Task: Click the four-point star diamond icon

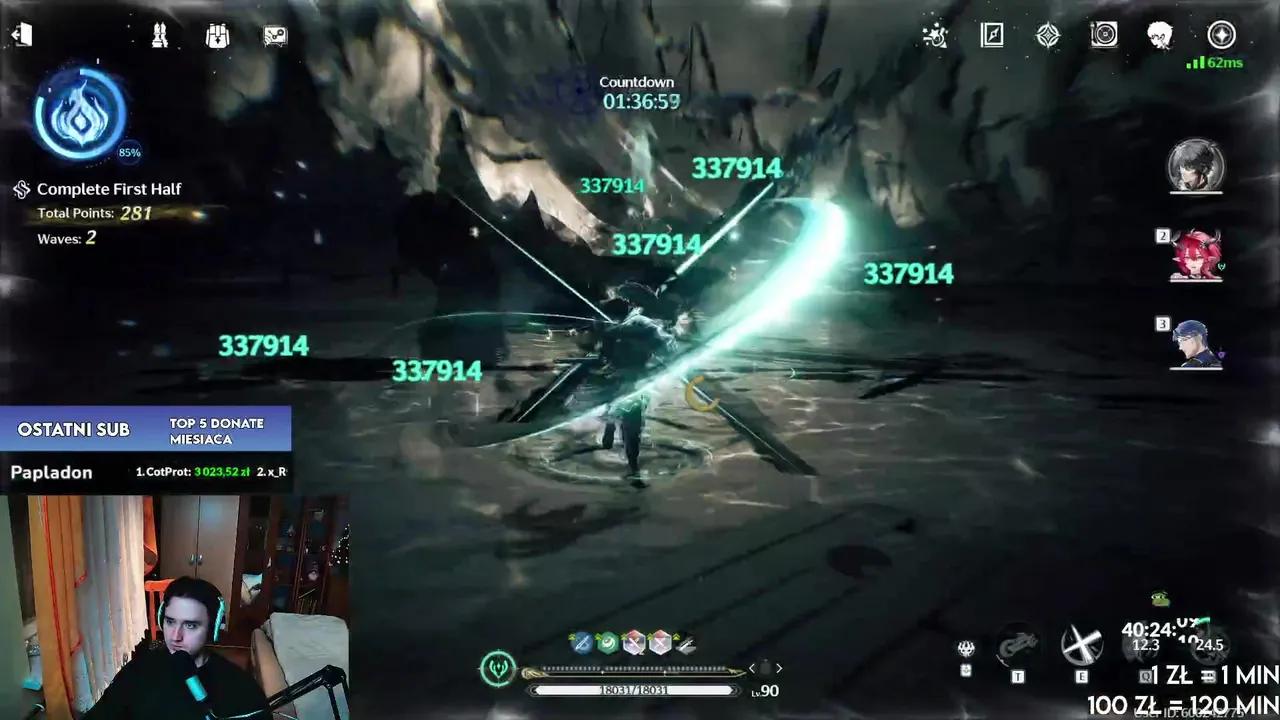Action: [x=1048, y=36]
